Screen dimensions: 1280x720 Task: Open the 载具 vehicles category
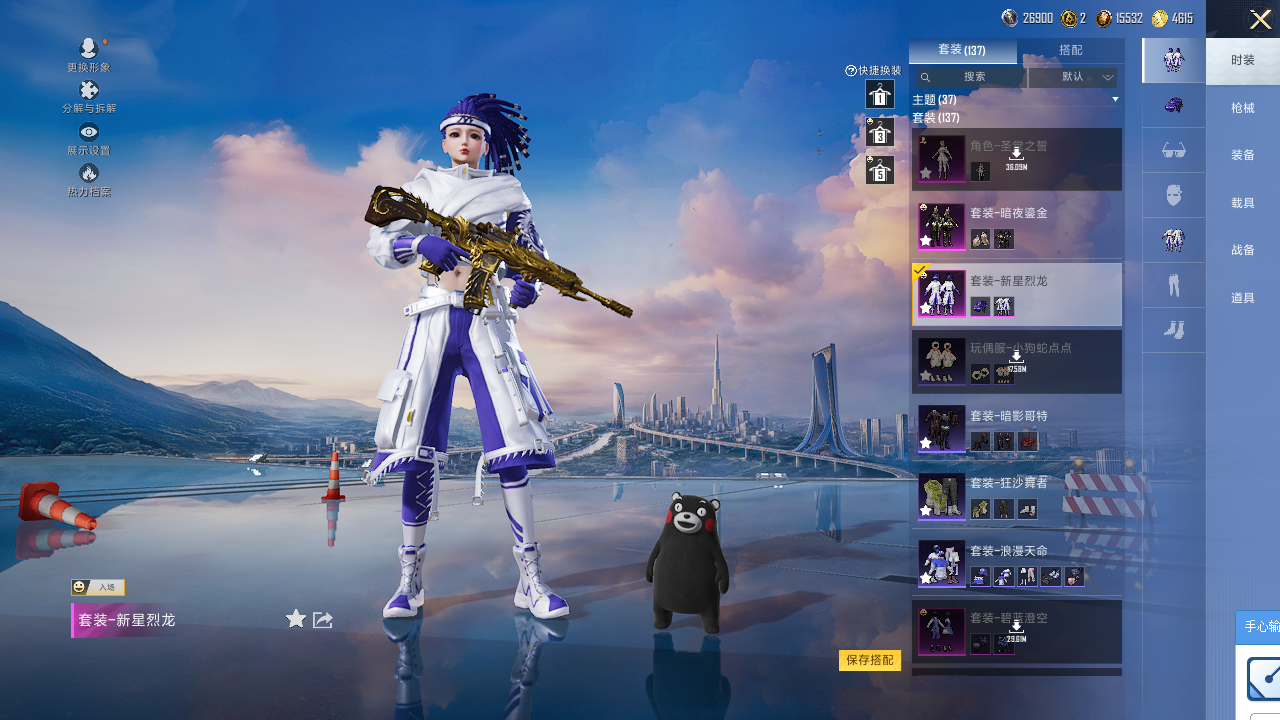pos(1242,203)
